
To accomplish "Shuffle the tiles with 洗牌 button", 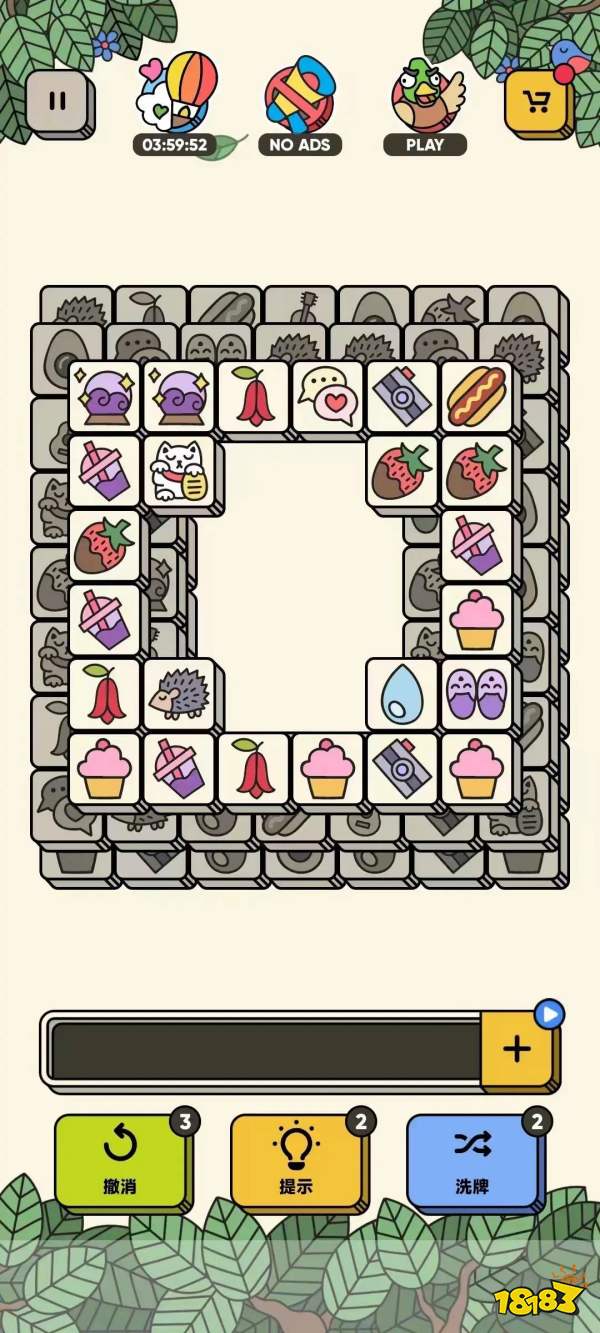I will tap(472, 1160).
